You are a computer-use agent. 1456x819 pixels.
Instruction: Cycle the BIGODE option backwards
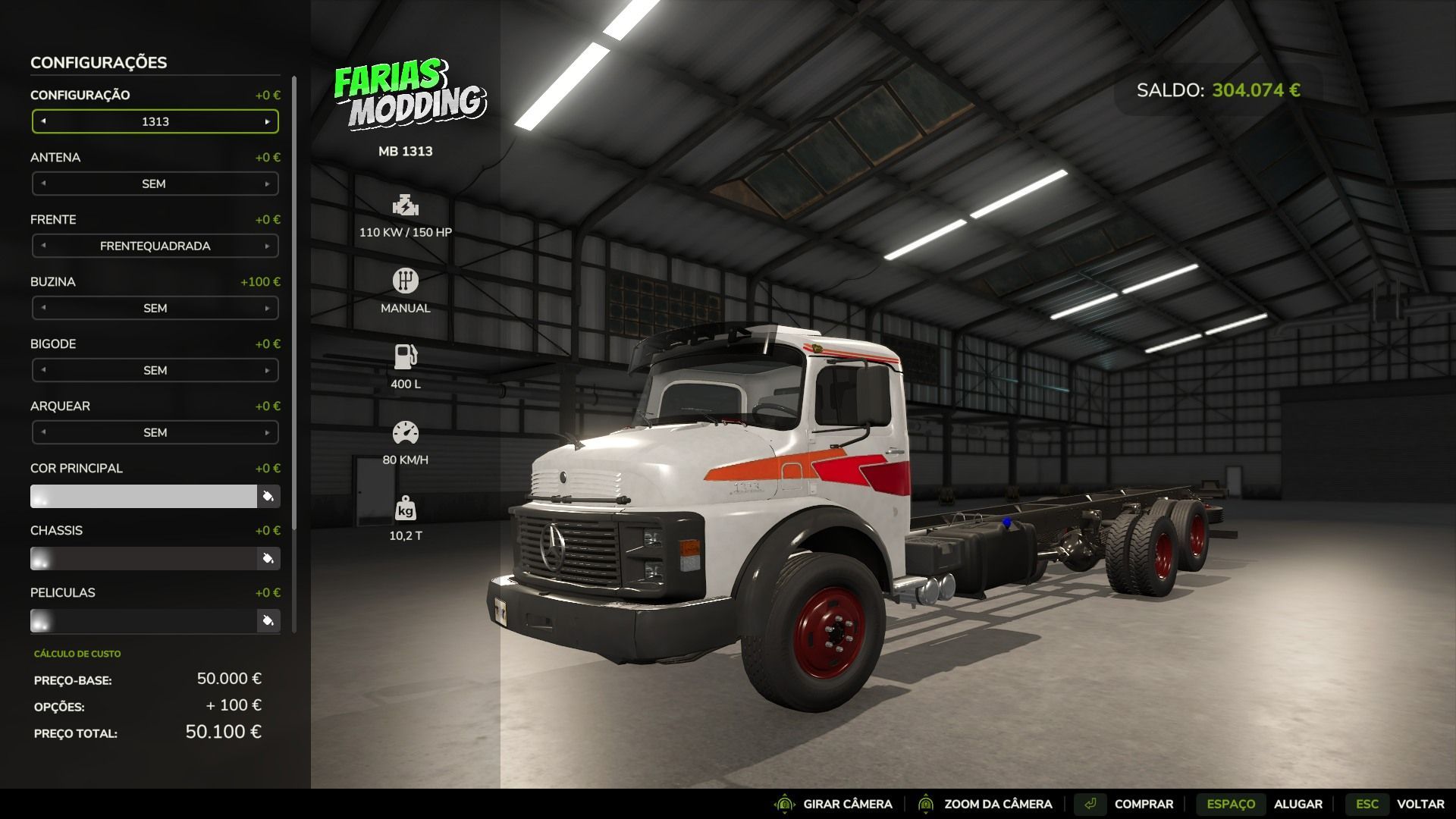tap(44, 370)
